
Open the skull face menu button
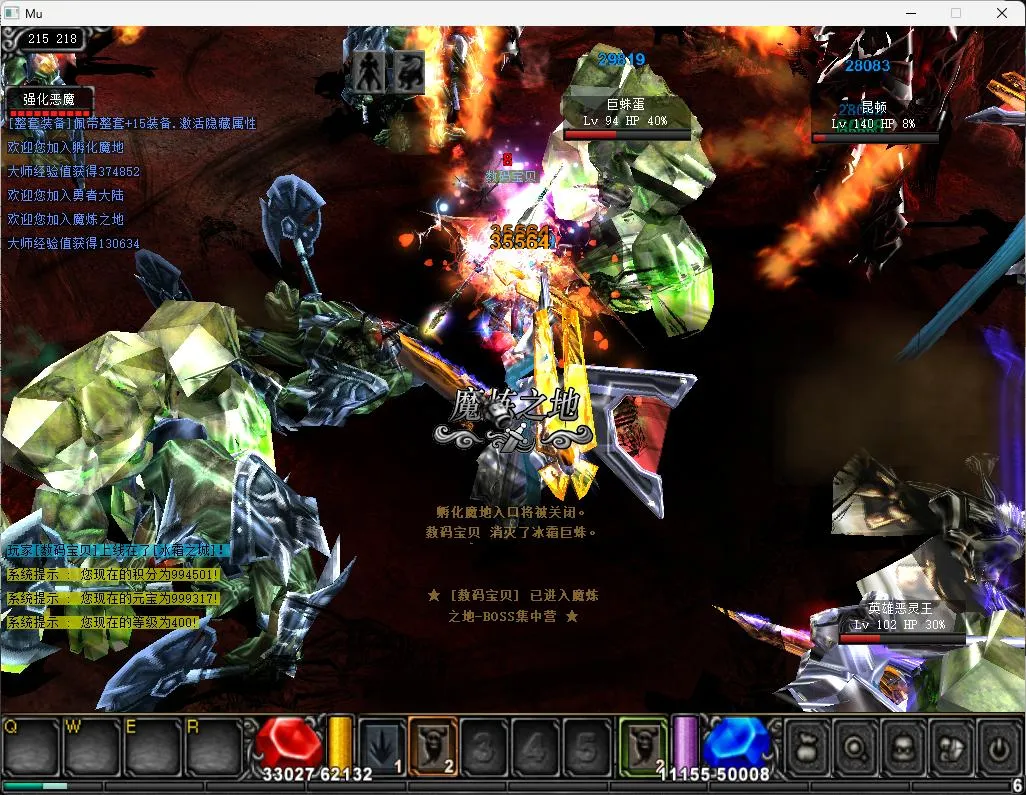[x=904, y=747]
